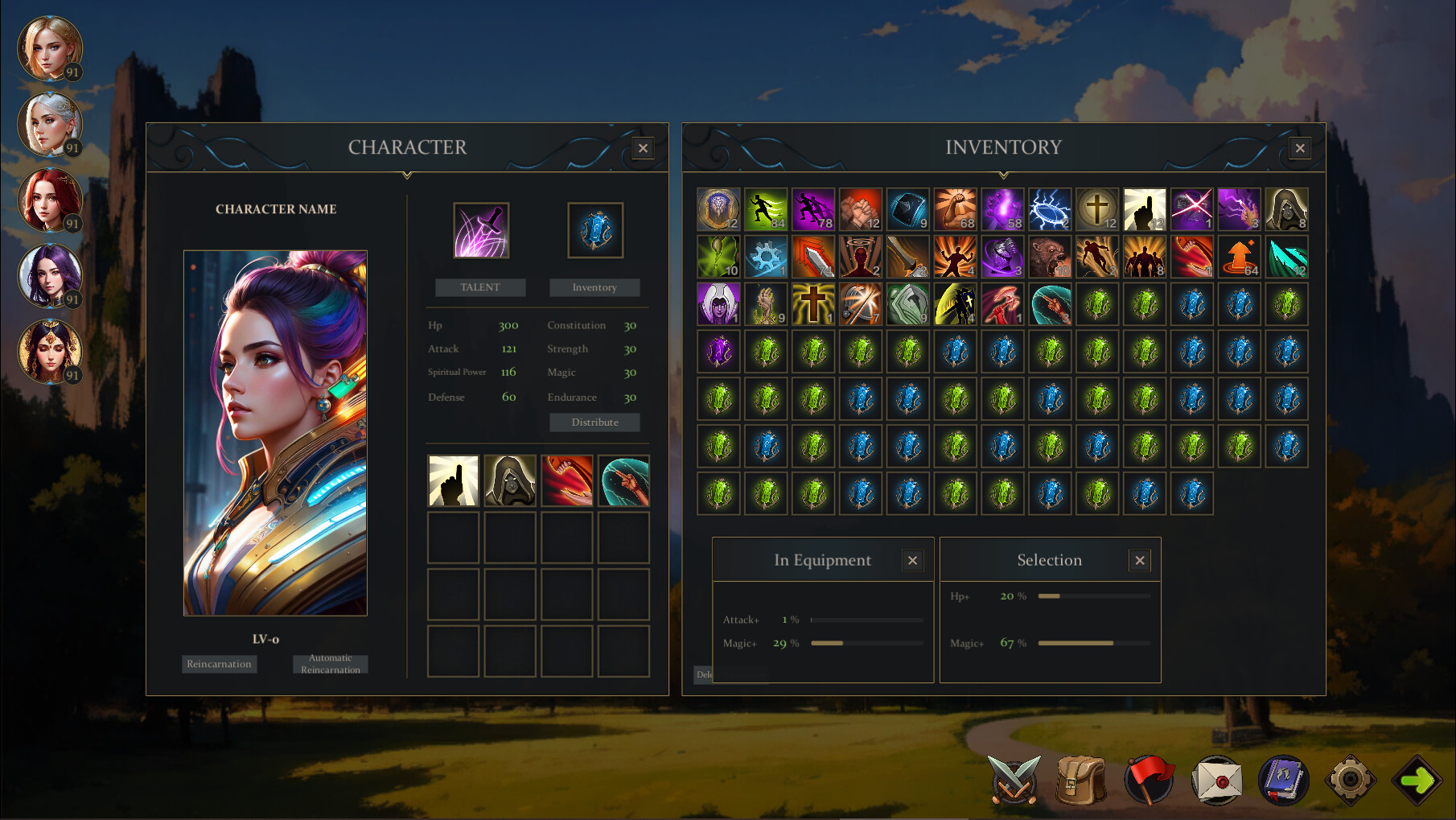Viewport: 1456px width, 820px height.
Task: Open the backpack bag icon
Action: tap(1082, 779)
